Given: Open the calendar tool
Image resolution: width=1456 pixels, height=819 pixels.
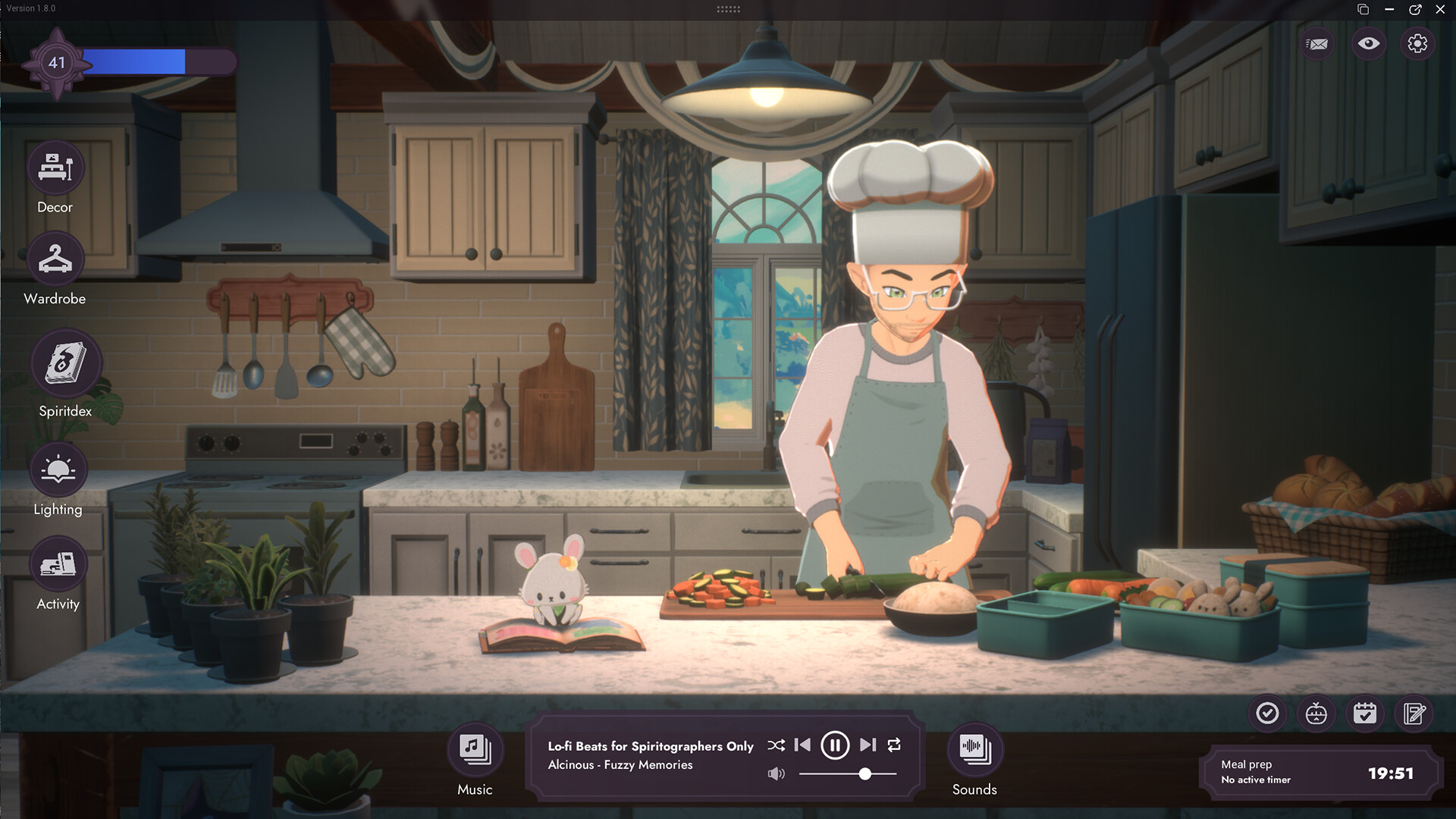Looking at the screenshot, I should pos(1365,714).
